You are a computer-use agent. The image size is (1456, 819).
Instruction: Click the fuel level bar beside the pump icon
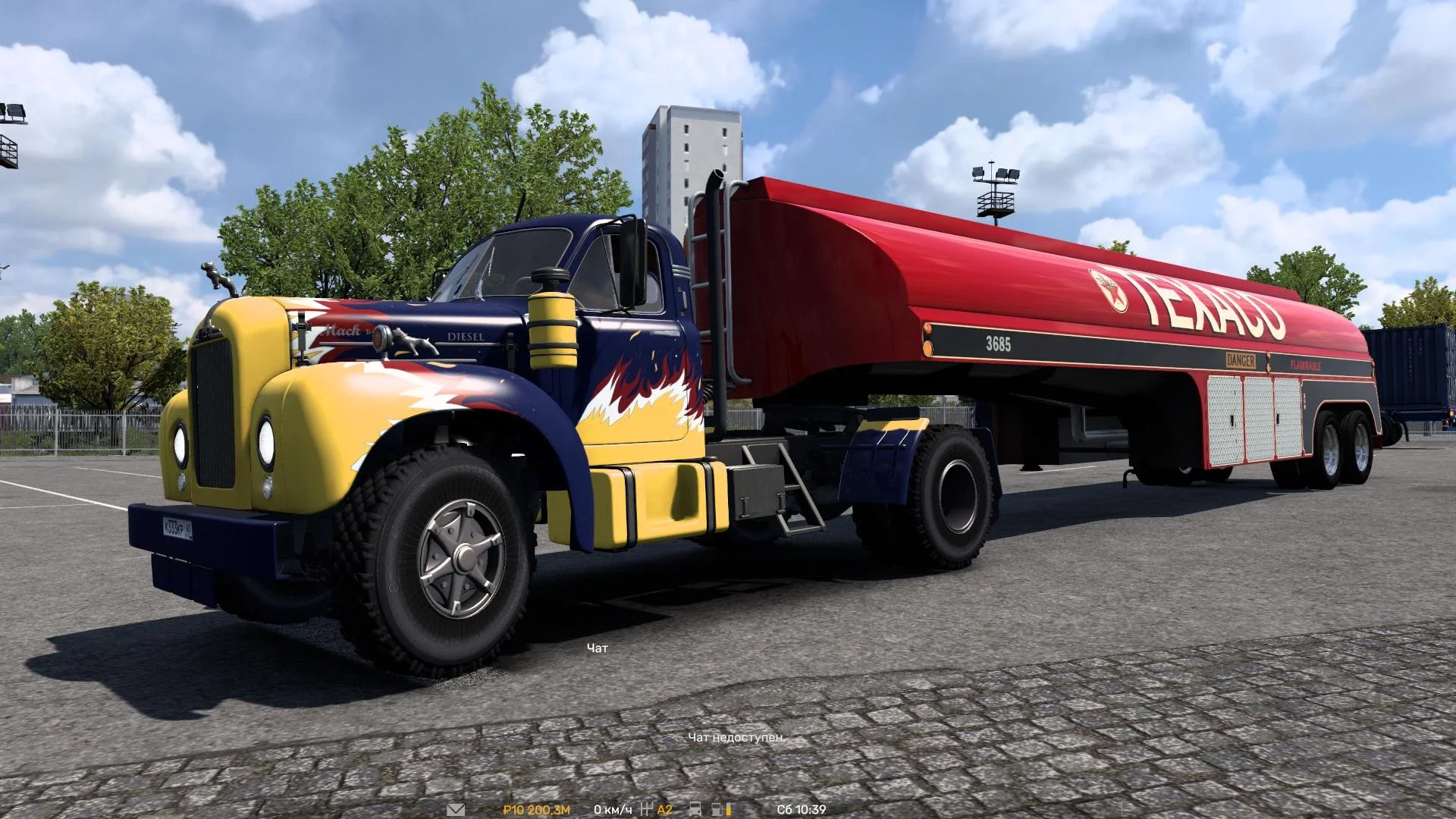[x=729, y=809]
